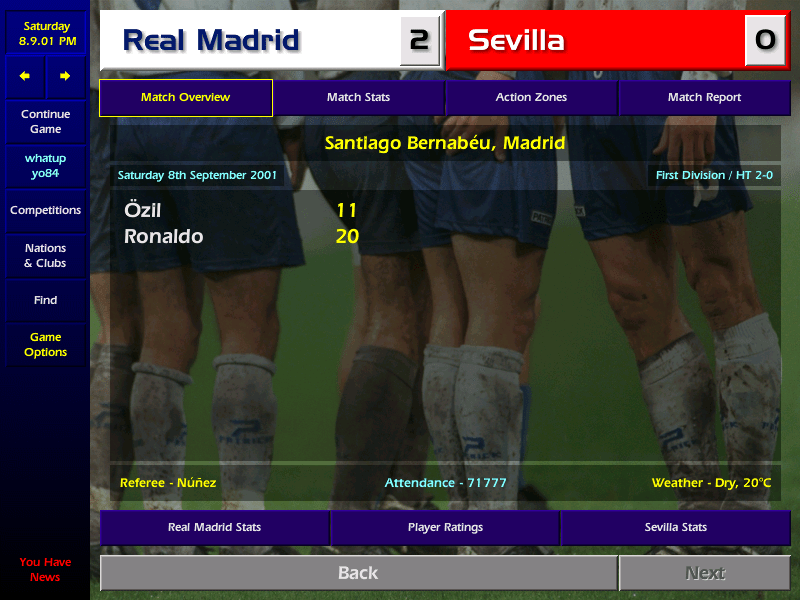This screenshot has width=800, height=600.
Task: Show Player Ratings
Action: pyautogui.click(x=445, y=527)
